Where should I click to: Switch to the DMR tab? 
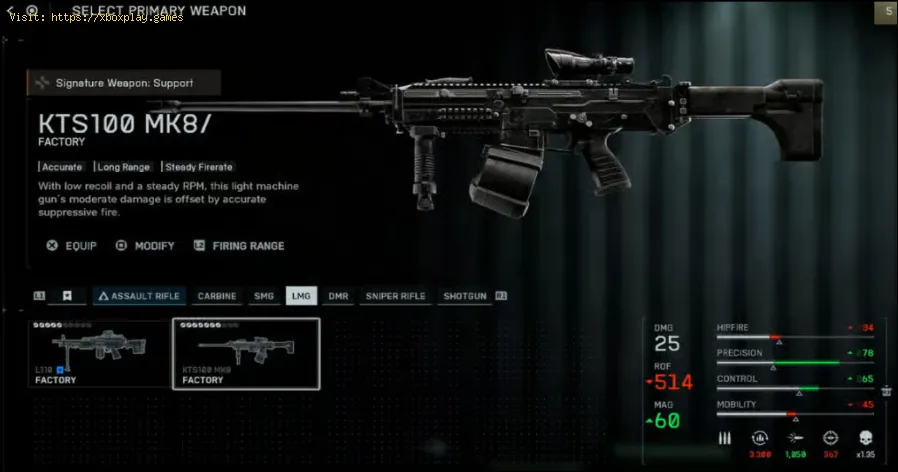(x=339, y=296)
